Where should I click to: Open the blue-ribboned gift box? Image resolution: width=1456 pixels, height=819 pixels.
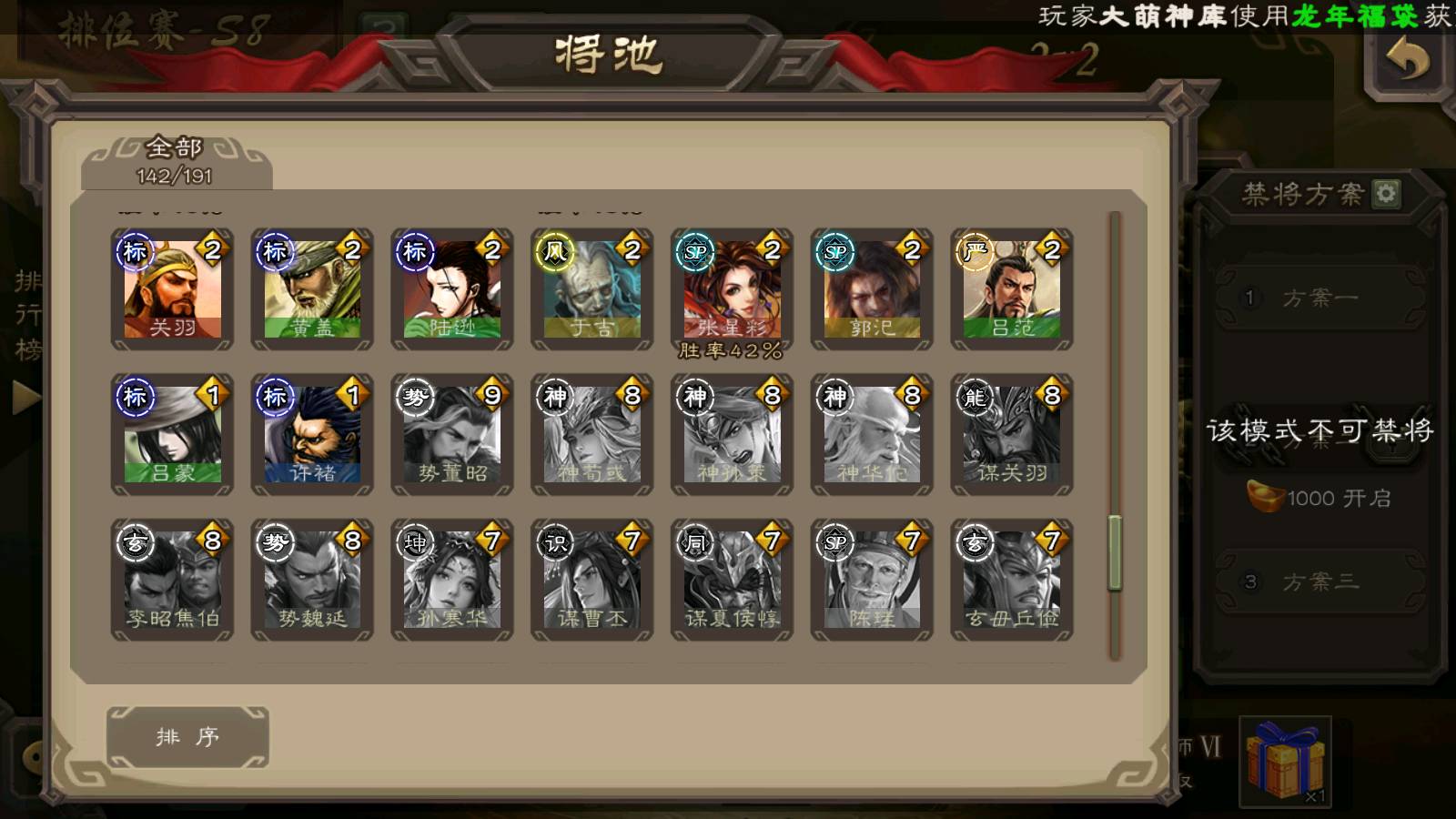coord(1285,762)
